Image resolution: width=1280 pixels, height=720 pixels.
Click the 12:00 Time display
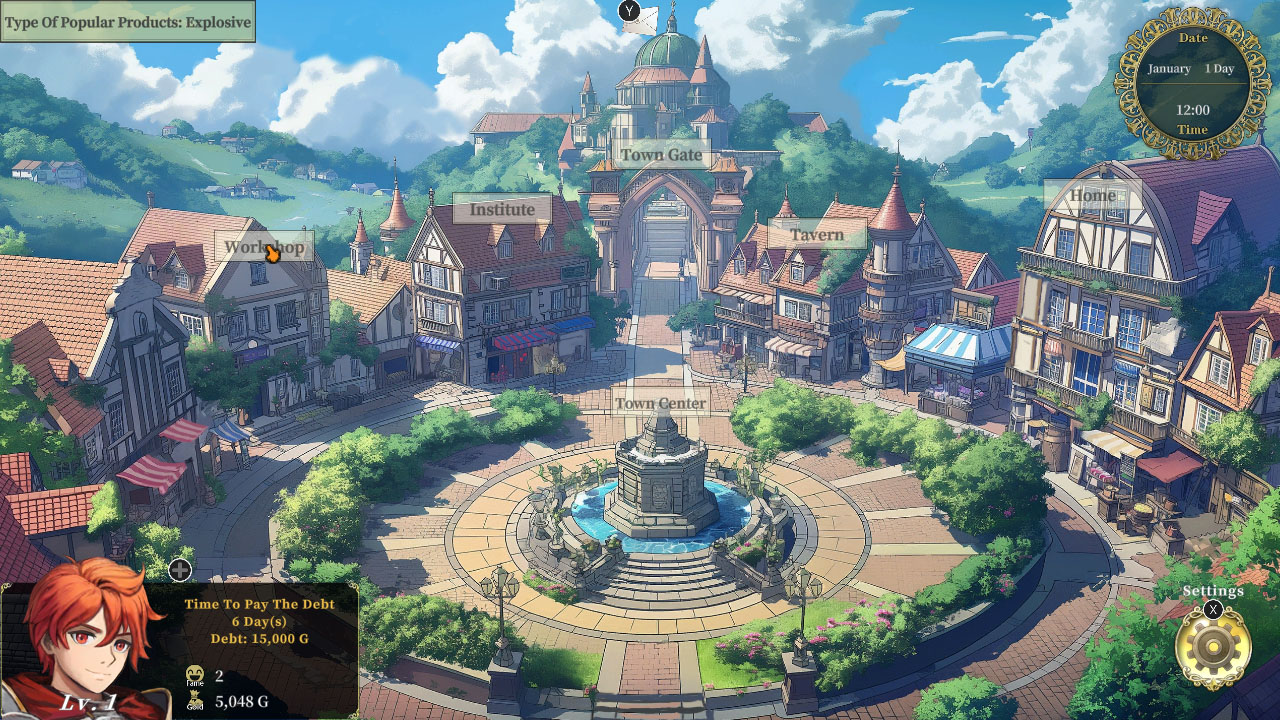1192,112
